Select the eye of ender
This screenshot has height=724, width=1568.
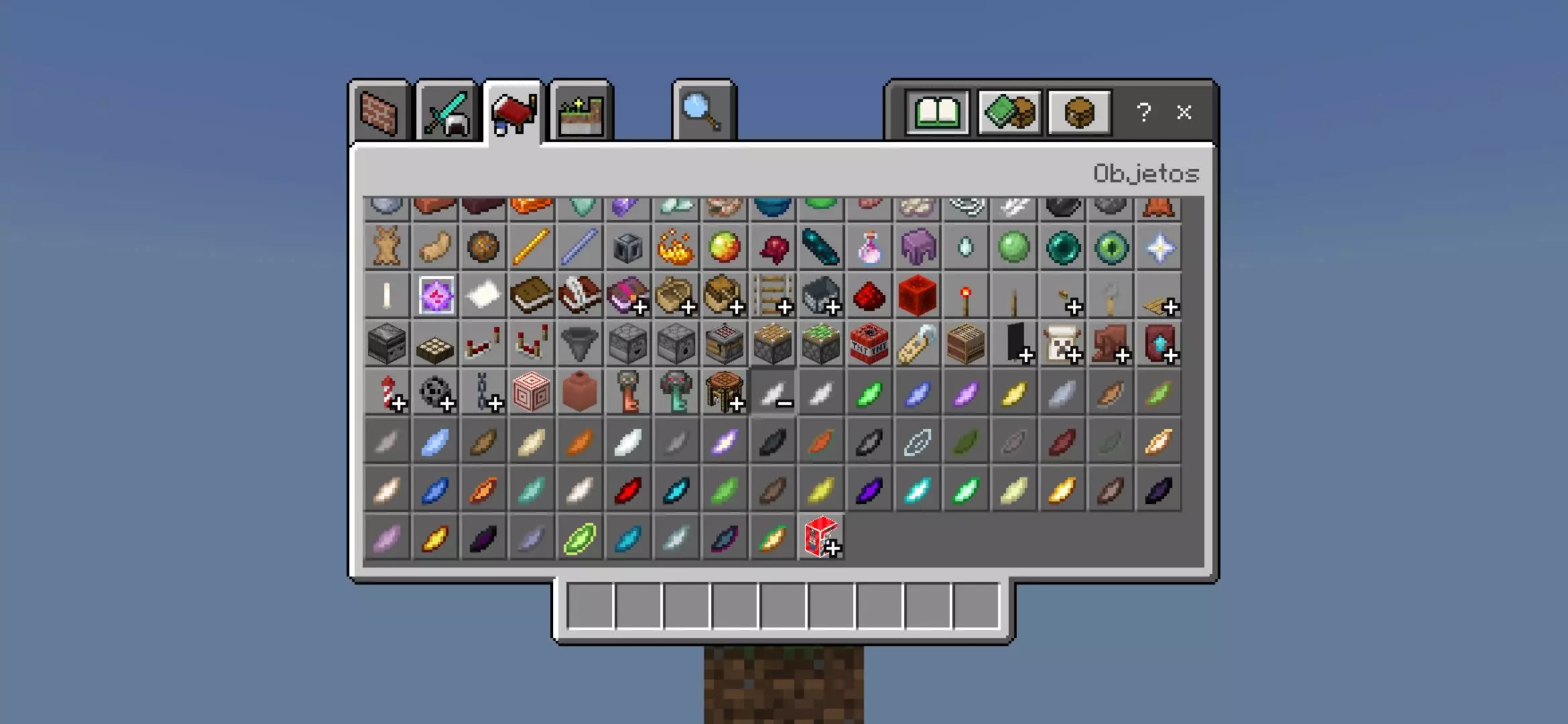1110,248
